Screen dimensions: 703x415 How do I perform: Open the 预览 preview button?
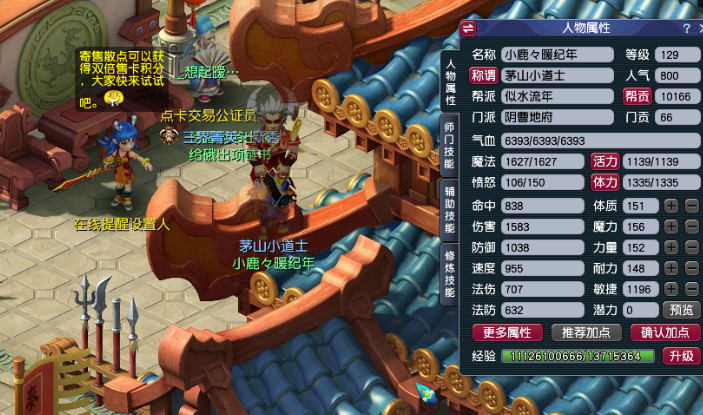click(x=680, y=310)
